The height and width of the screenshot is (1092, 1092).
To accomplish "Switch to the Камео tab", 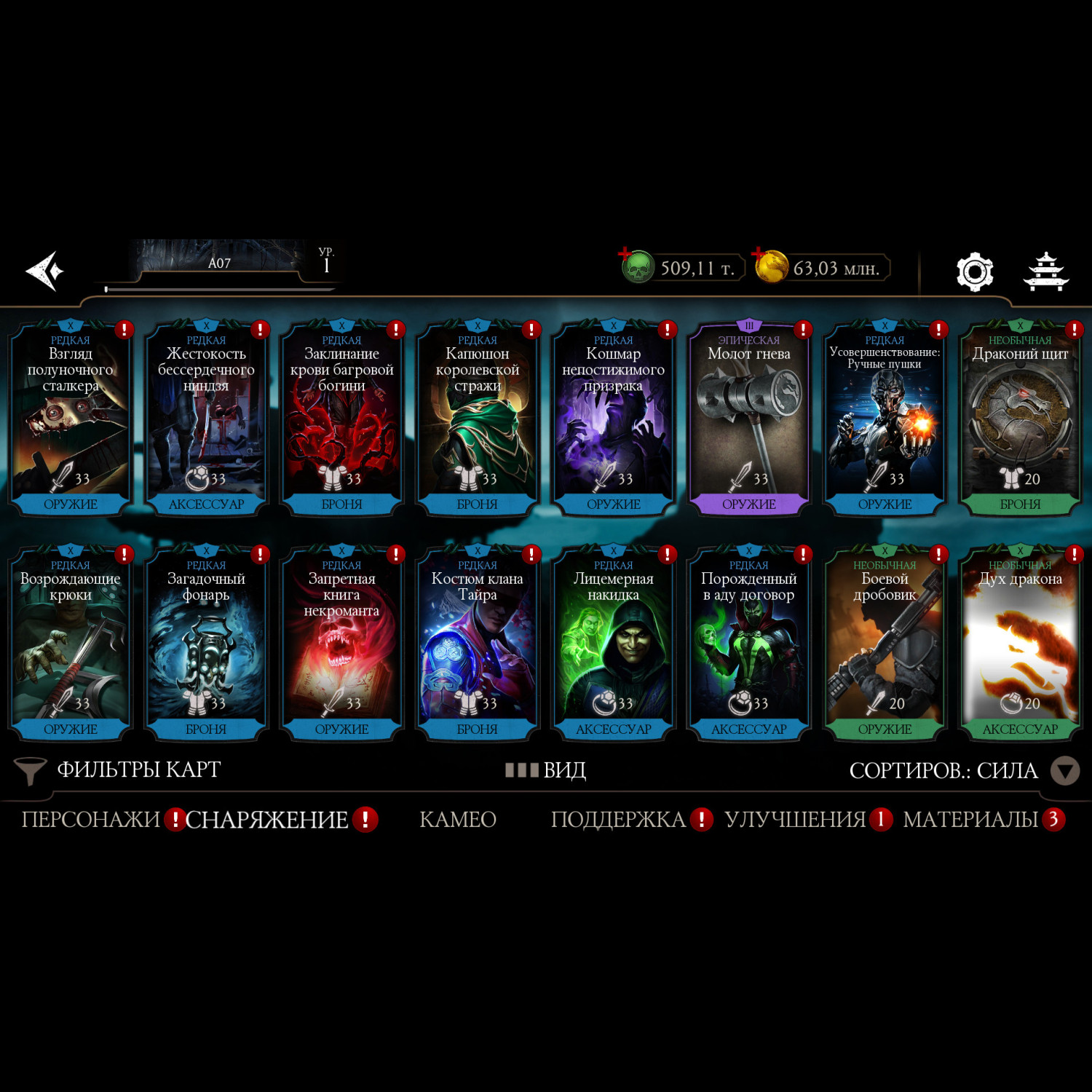I will tap(458, 820).
